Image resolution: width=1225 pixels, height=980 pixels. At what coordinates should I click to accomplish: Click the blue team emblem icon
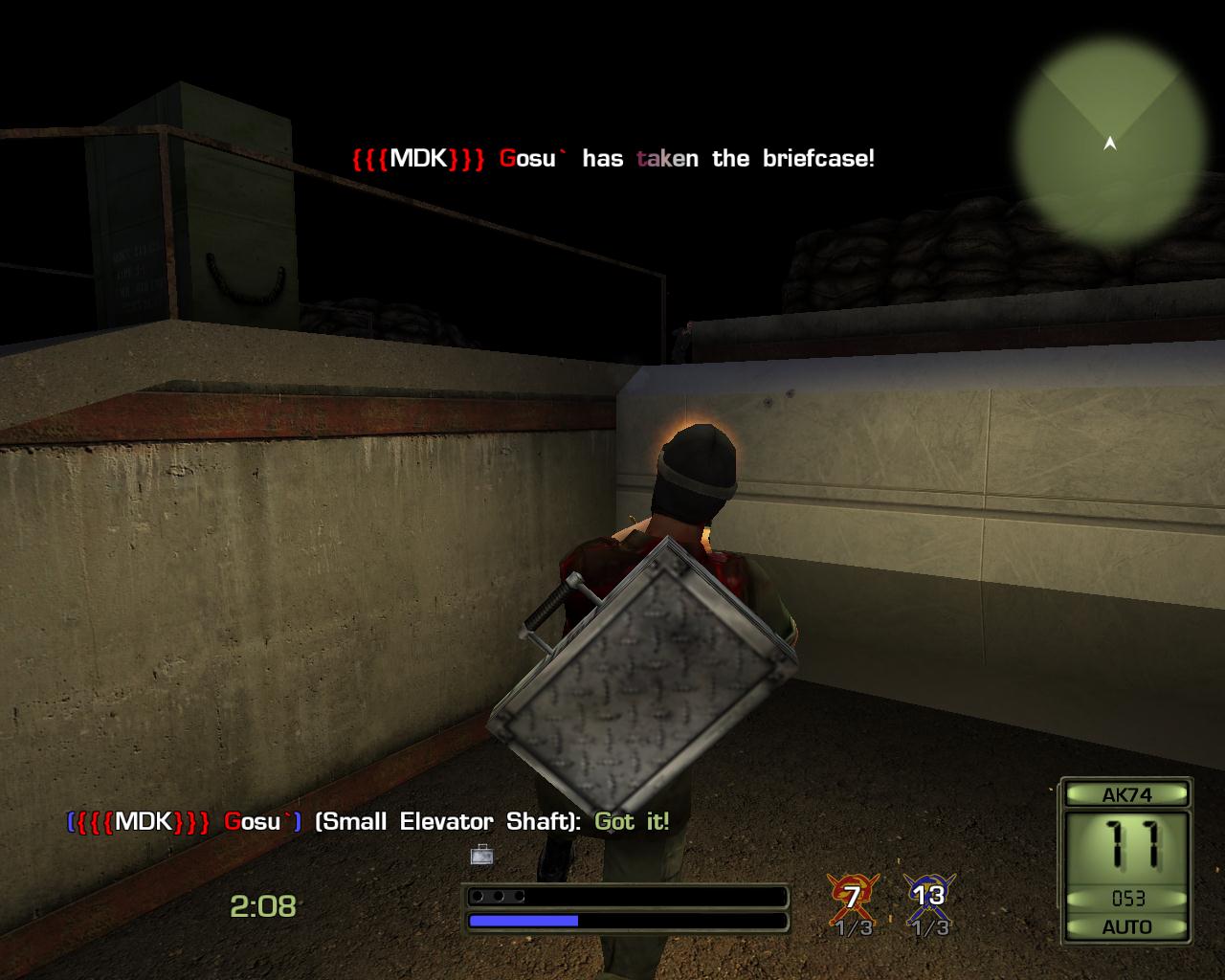[x=927, y=896]
